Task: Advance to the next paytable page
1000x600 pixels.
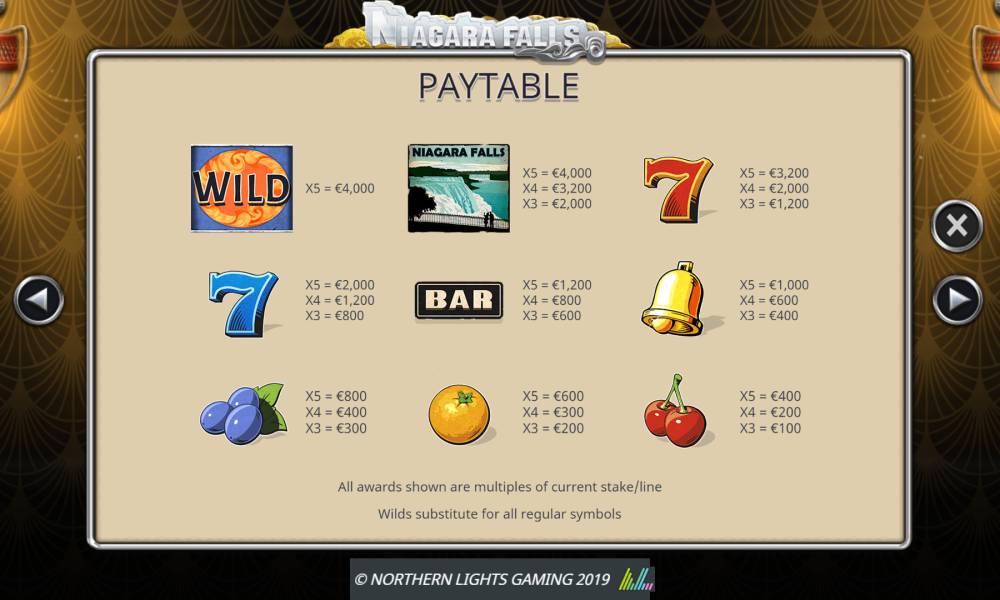Action: (x=957, y=299)
